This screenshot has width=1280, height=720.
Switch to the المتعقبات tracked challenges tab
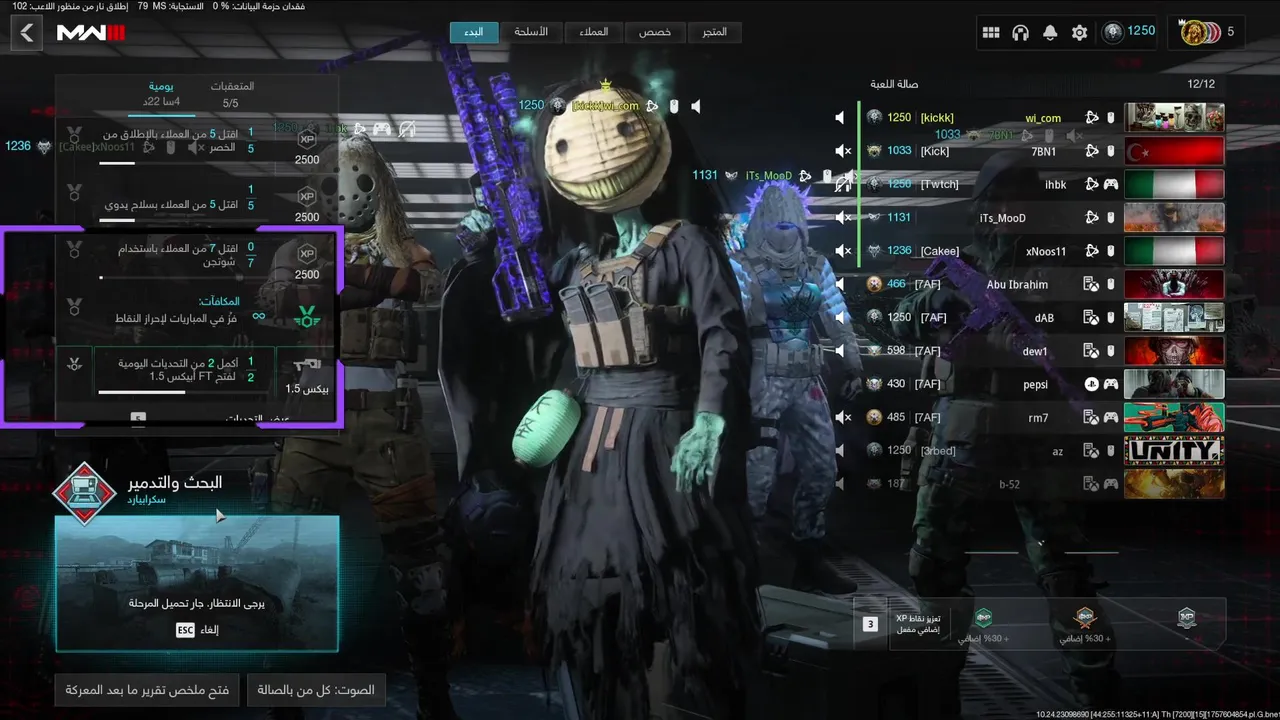click(x=231, y=94)
